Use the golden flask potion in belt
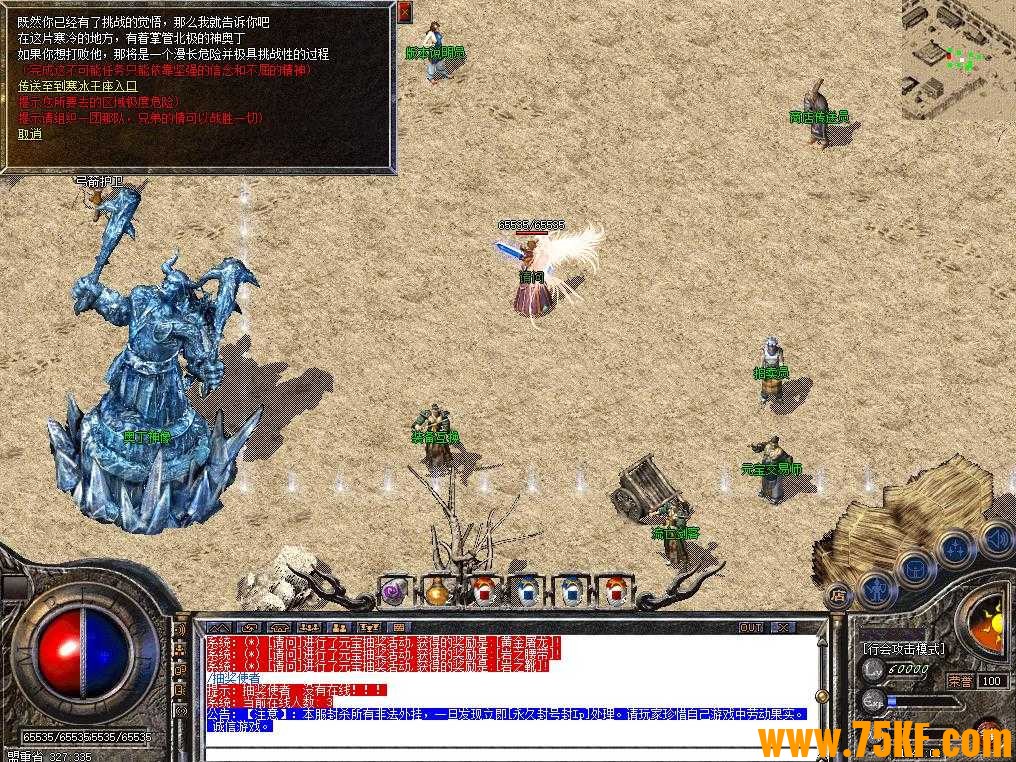1016x762 pixels. 438,592
